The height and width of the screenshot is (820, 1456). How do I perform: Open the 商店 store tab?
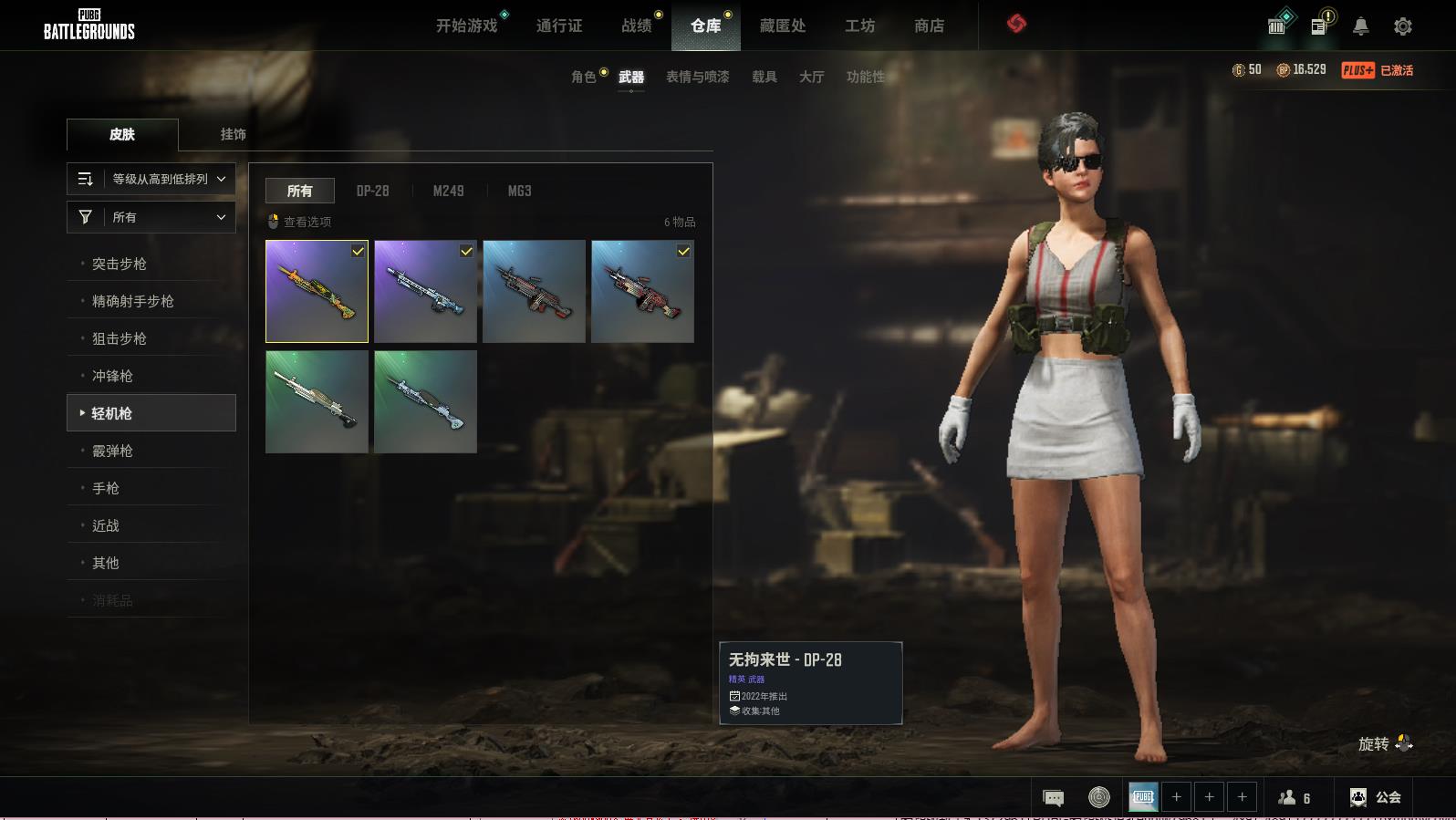pyautogui.click(x=929, y=26)
